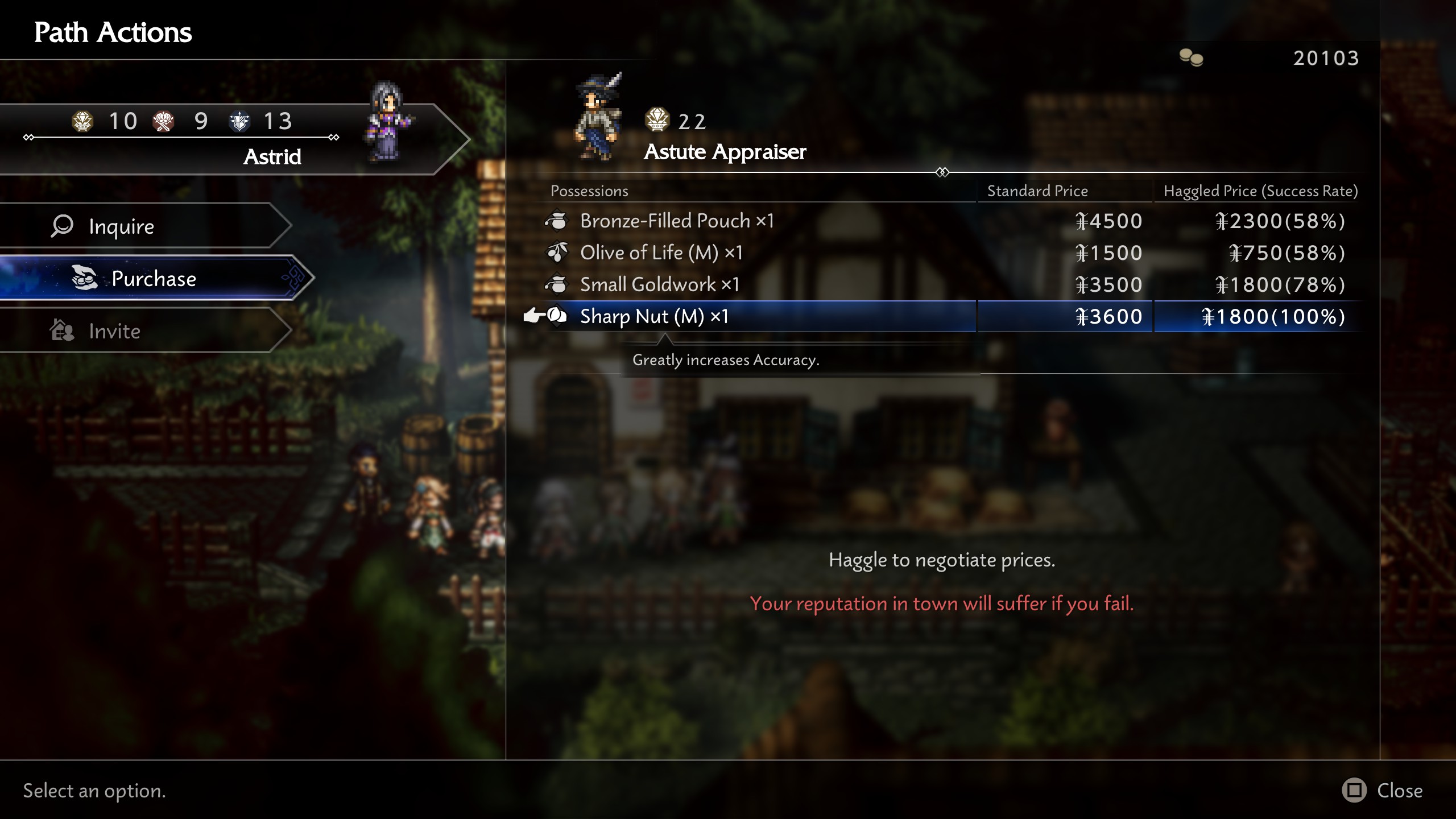The width and height of the screenshot is (1456, 819).
Task: Choose the Small Goldwork item
Action: click(x=659, y=284)
